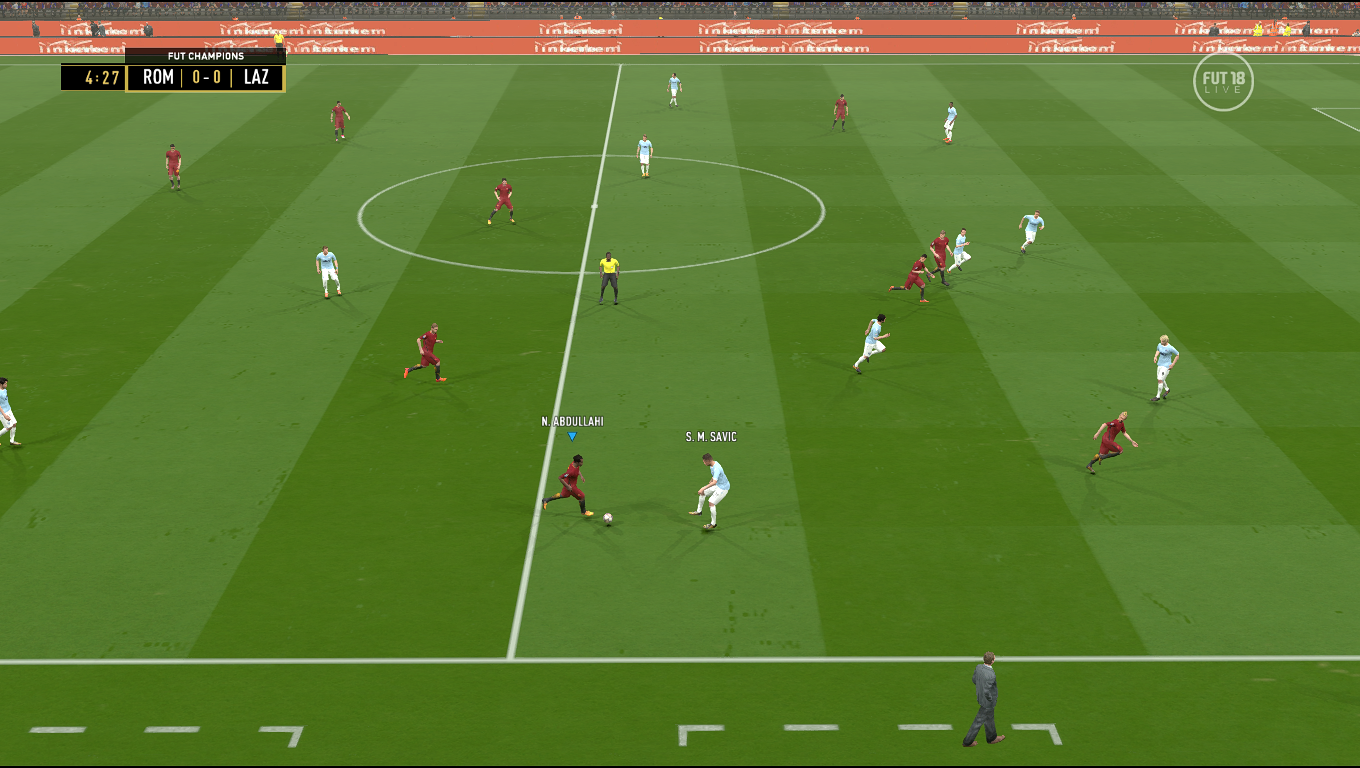Click the manager standing on the sideline

pyautogui.click(x=984, y=690)
